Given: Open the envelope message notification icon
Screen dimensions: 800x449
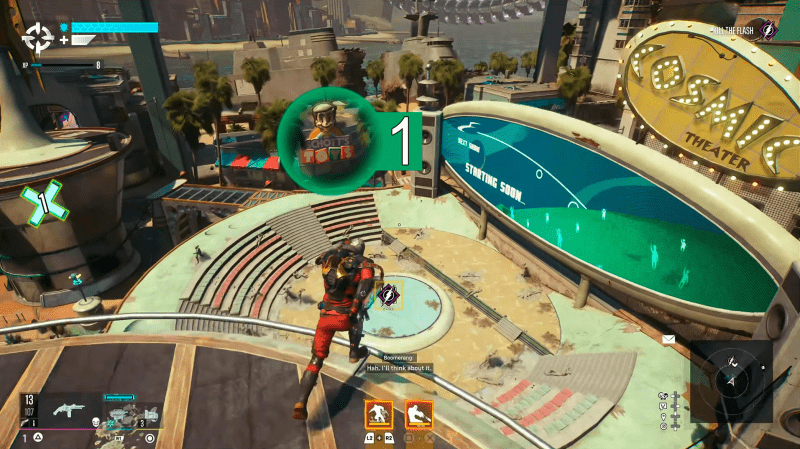Looking at the screenshot, I should 669,340.
